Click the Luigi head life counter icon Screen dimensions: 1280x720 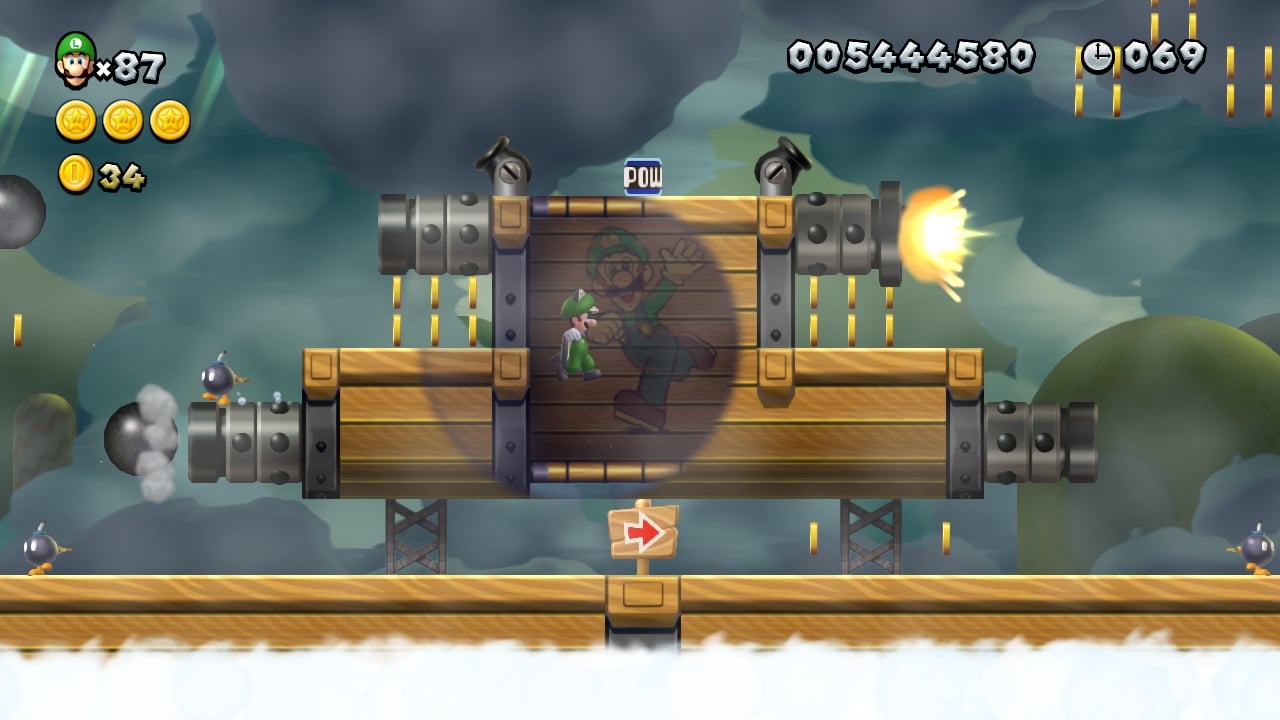[75, 60]
